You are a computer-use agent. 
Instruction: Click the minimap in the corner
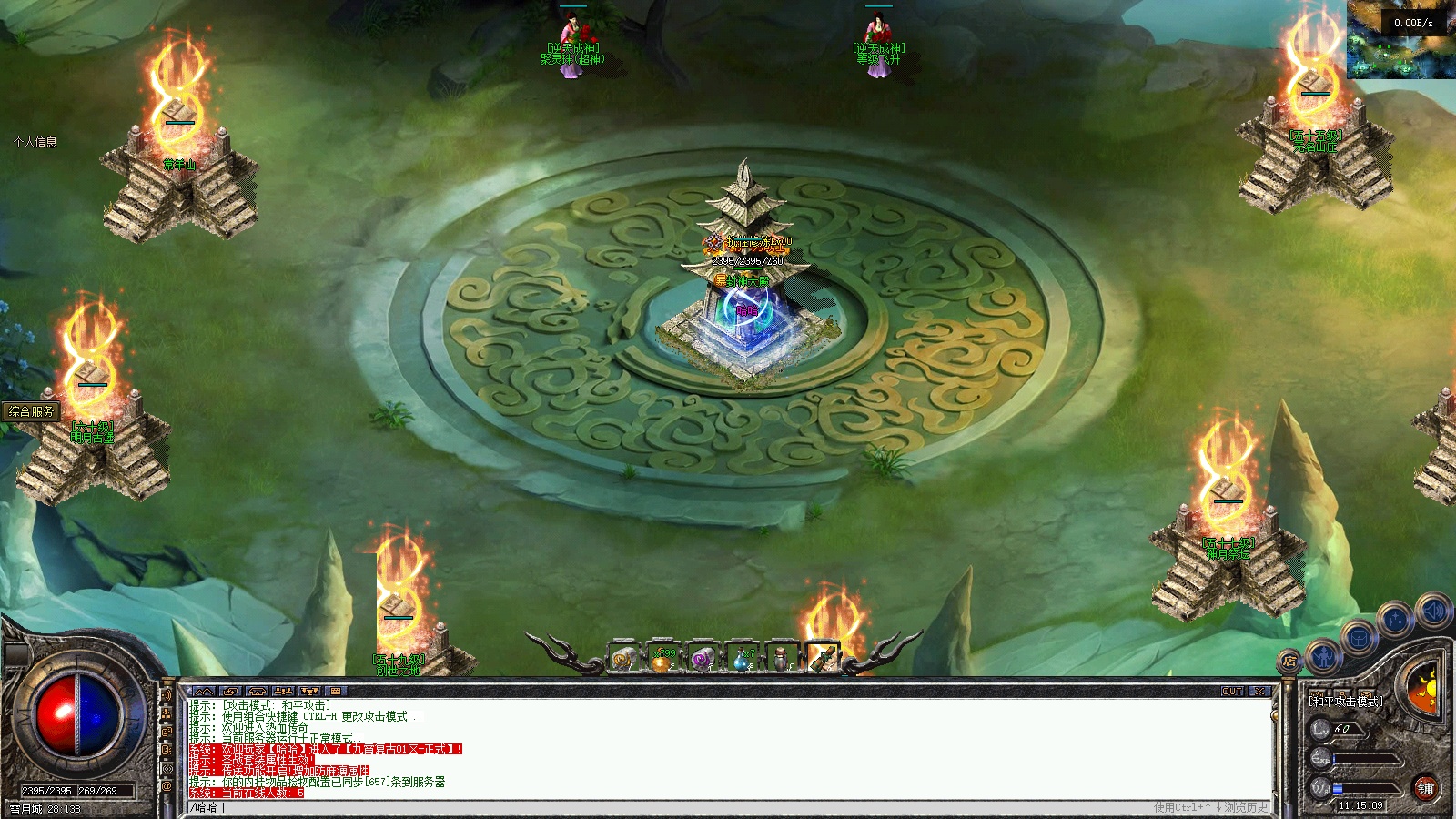tap(1401, 40)
